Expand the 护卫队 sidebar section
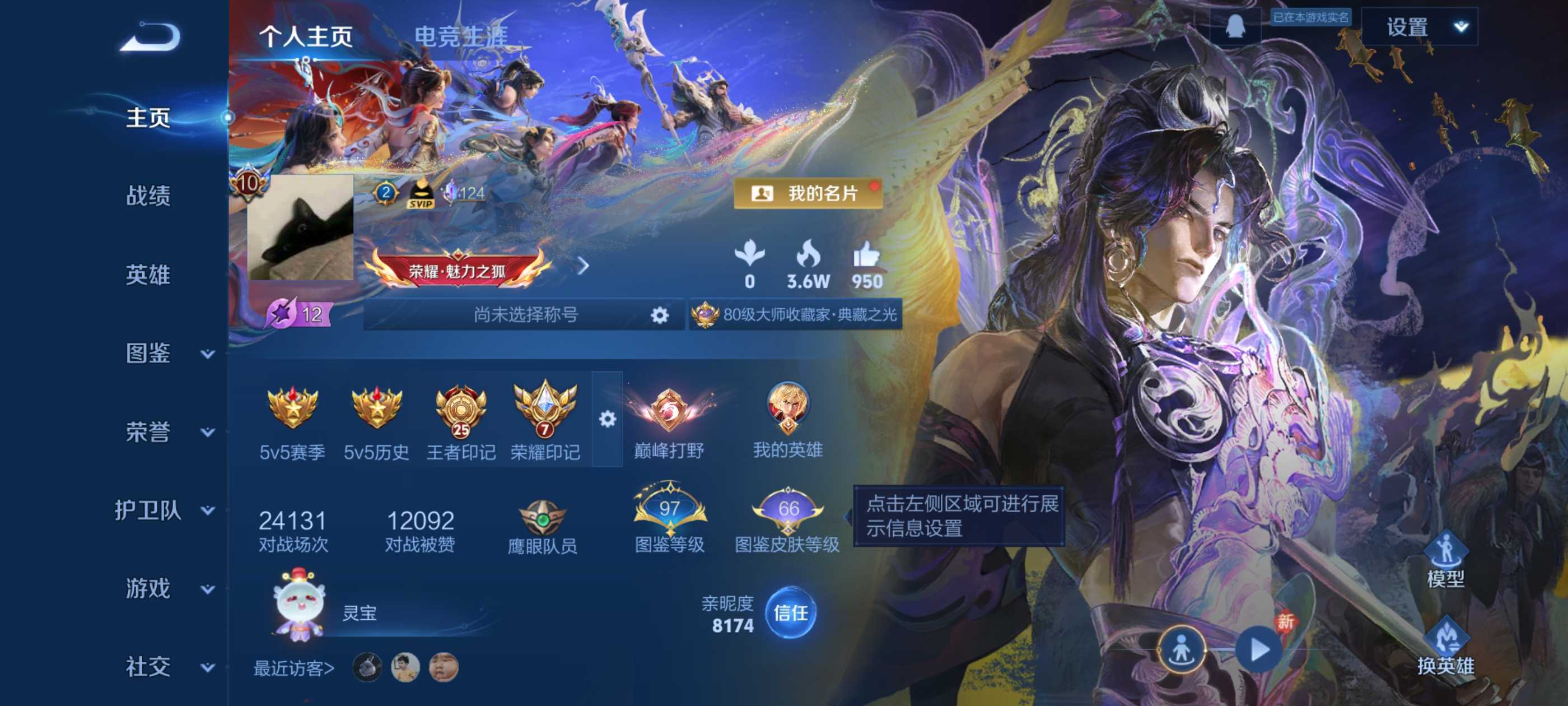 tap(164, 510)
